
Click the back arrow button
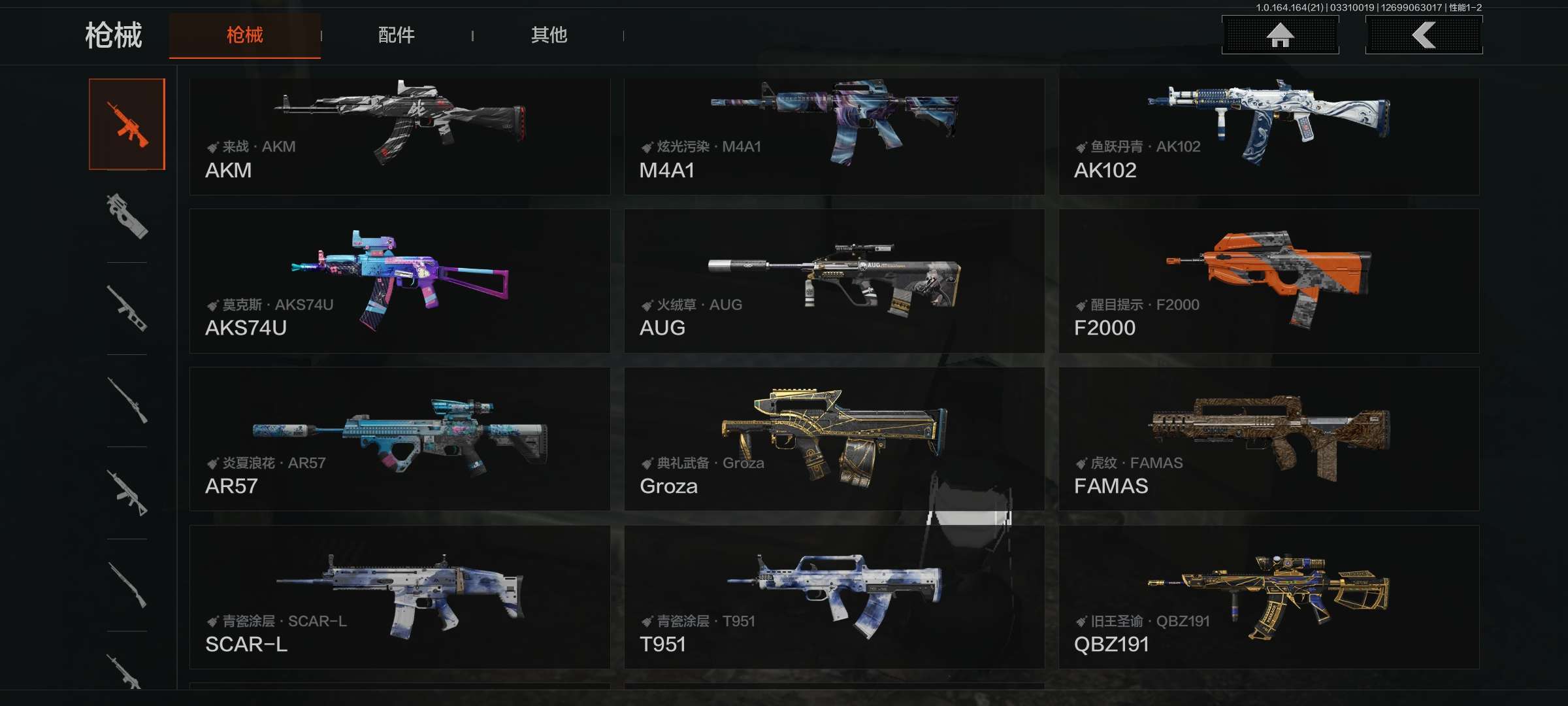[x=1424, y=35]
